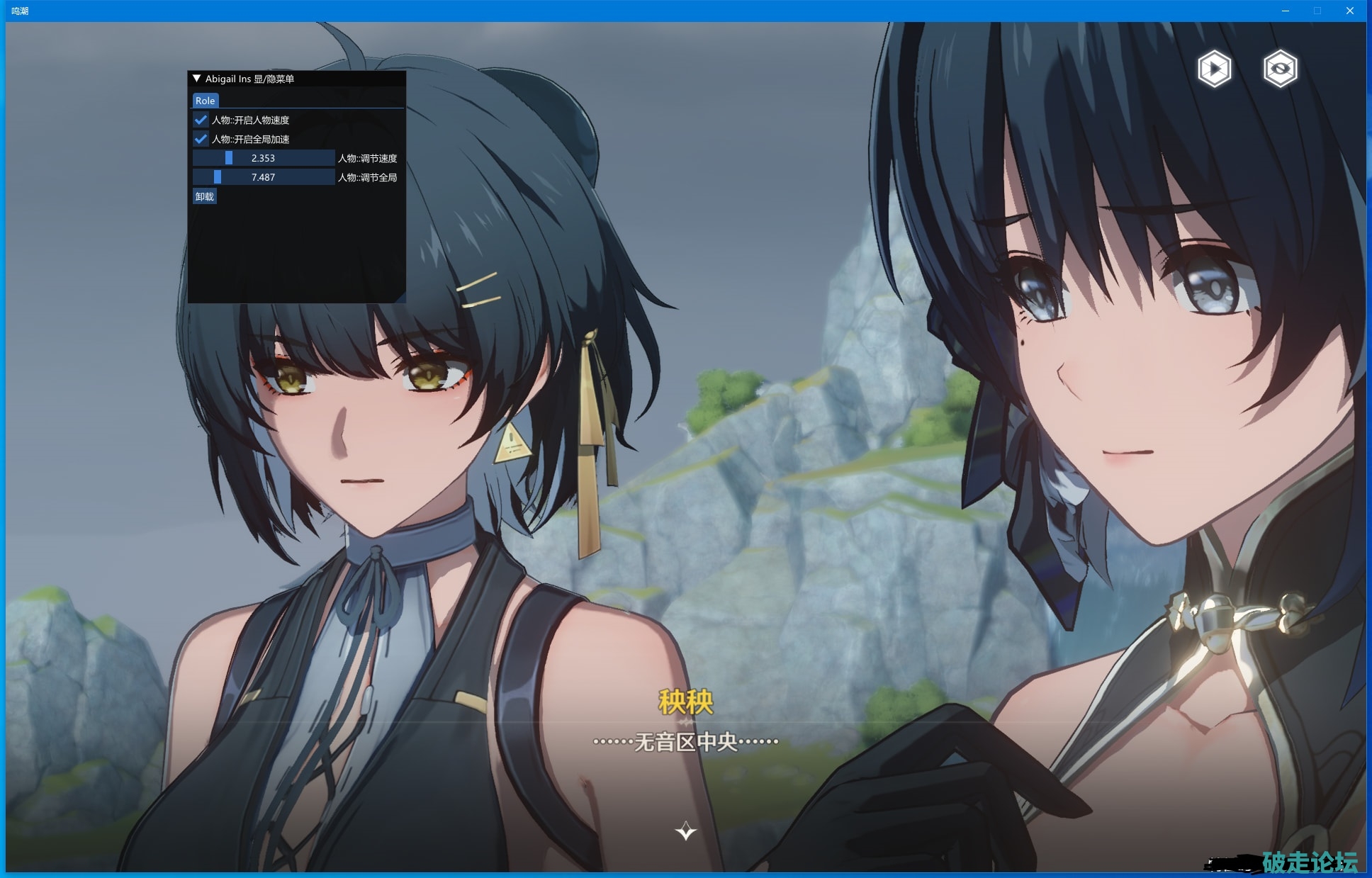The image size is (1372, 878).
Task: Advance dialogue with the diamond continue marker
Action: [685, 831]
